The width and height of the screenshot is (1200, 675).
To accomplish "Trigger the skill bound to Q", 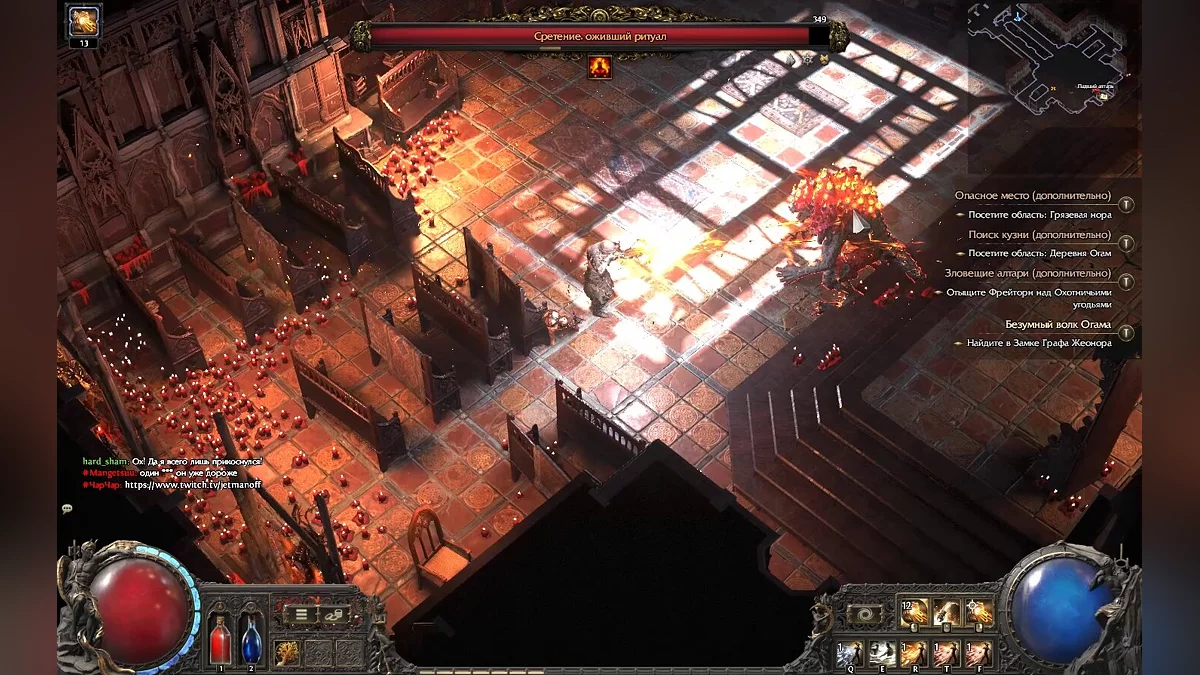I will click(x=850, y=653).
